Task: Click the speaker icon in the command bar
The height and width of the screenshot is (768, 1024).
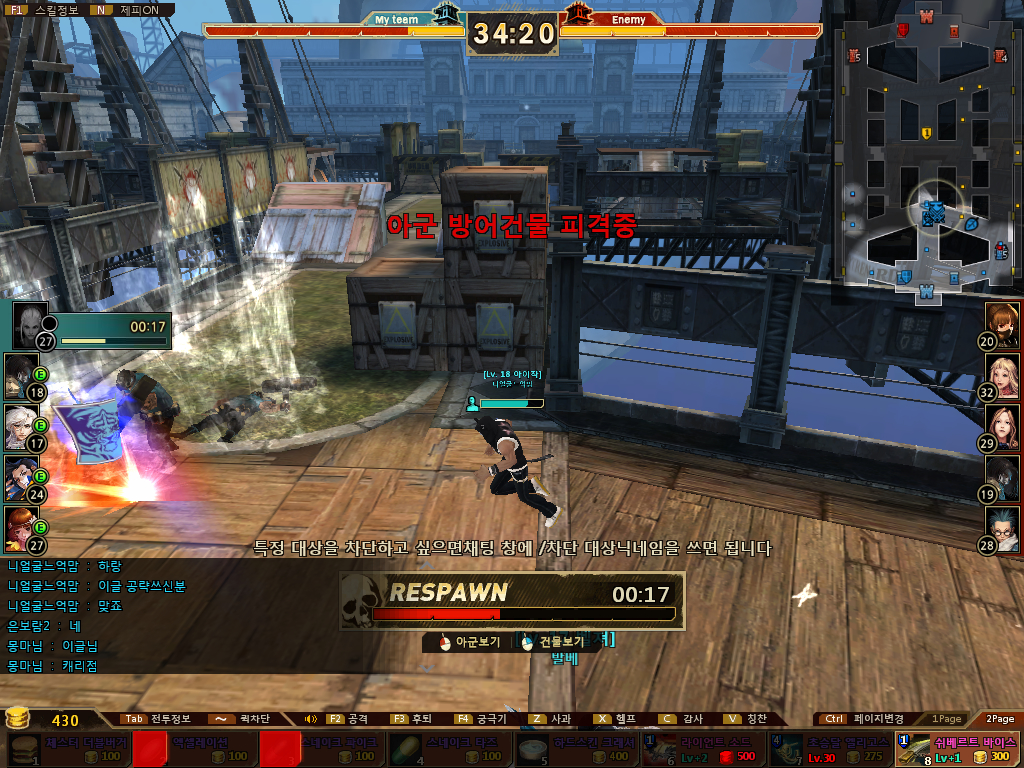Action: click(x=311, y=719)
